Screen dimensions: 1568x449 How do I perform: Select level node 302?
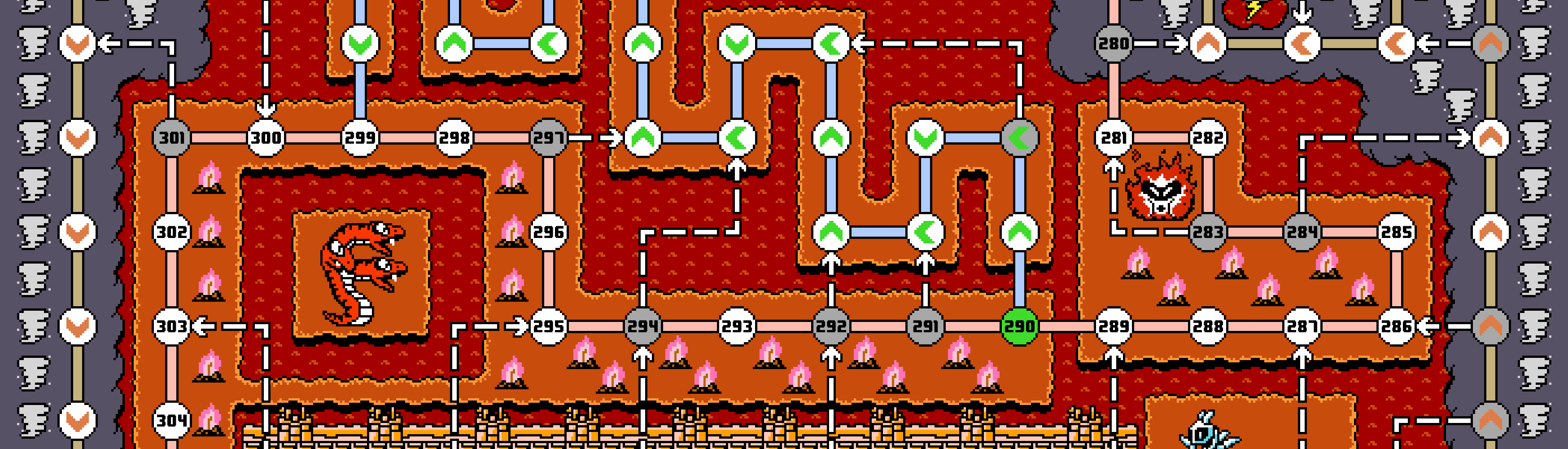[x=172, y=232]
